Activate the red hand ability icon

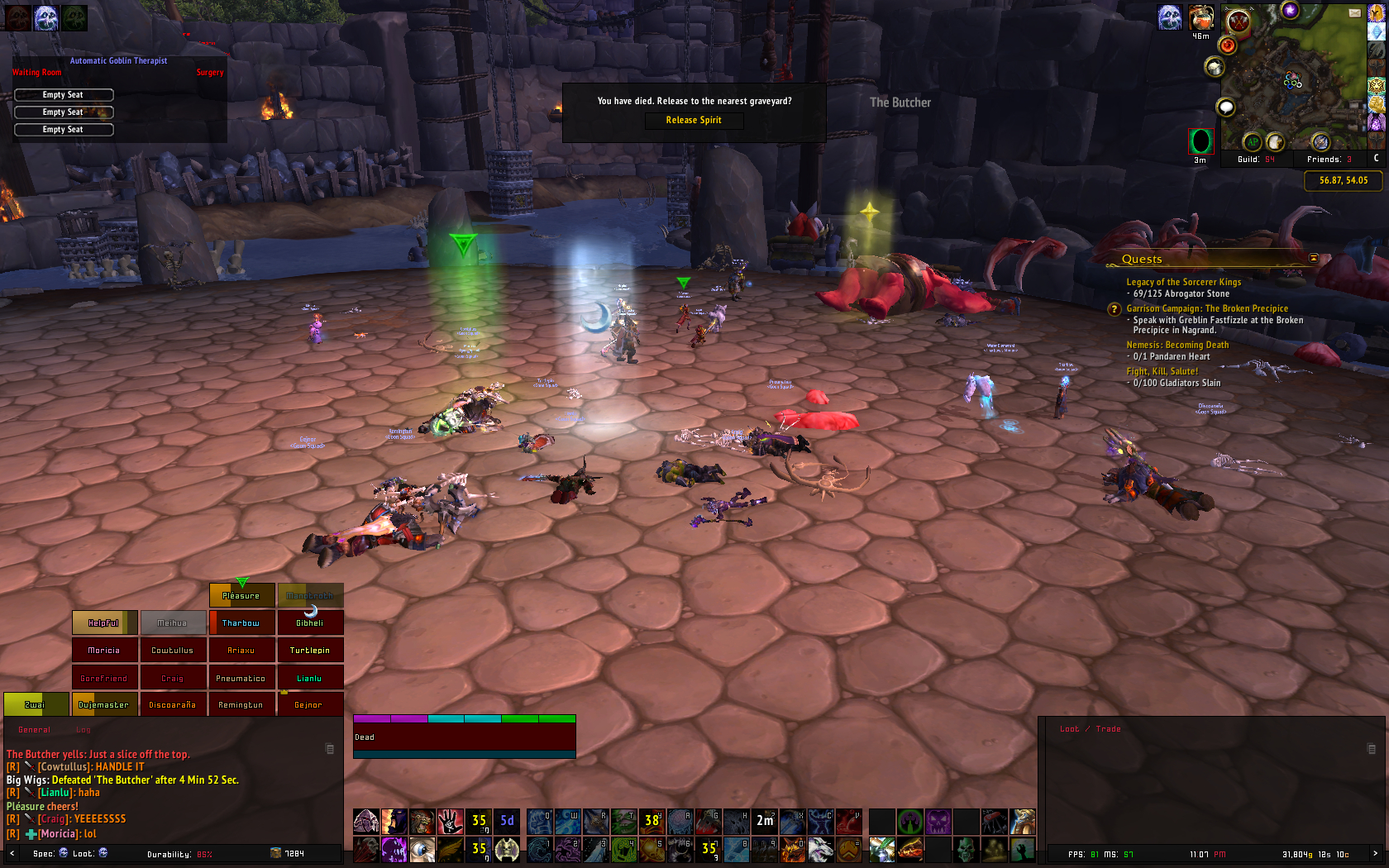tap(450, 821)
